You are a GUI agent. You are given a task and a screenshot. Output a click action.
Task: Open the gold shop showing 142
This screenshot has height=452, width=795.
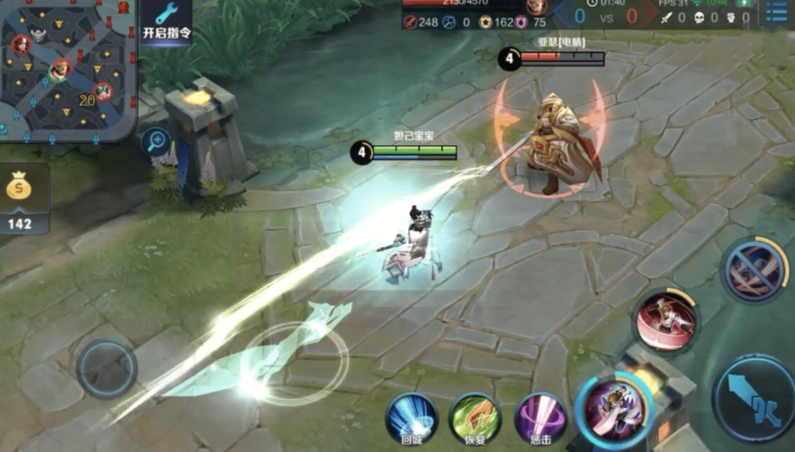[22, 200]
